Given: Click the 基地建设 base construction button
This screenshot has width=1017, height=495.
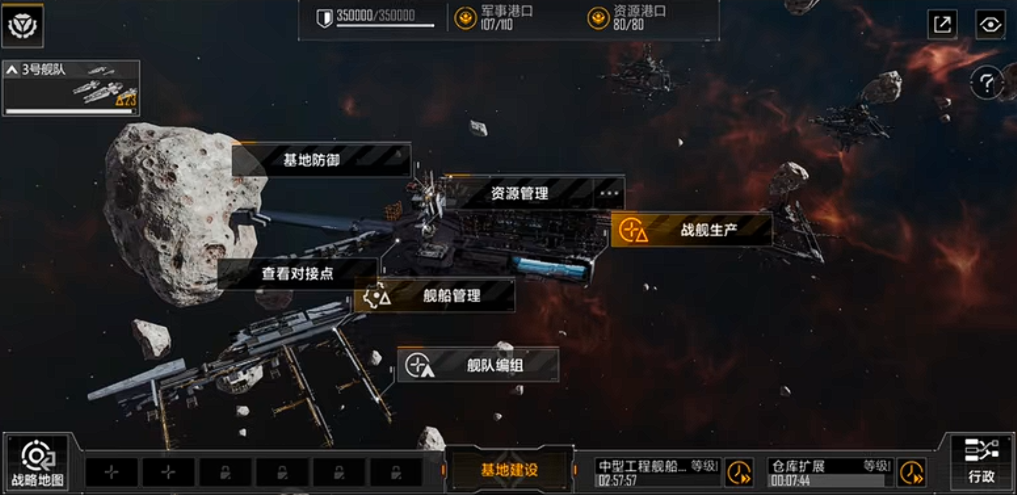Looking at the screenshot, I should point(508,470).
